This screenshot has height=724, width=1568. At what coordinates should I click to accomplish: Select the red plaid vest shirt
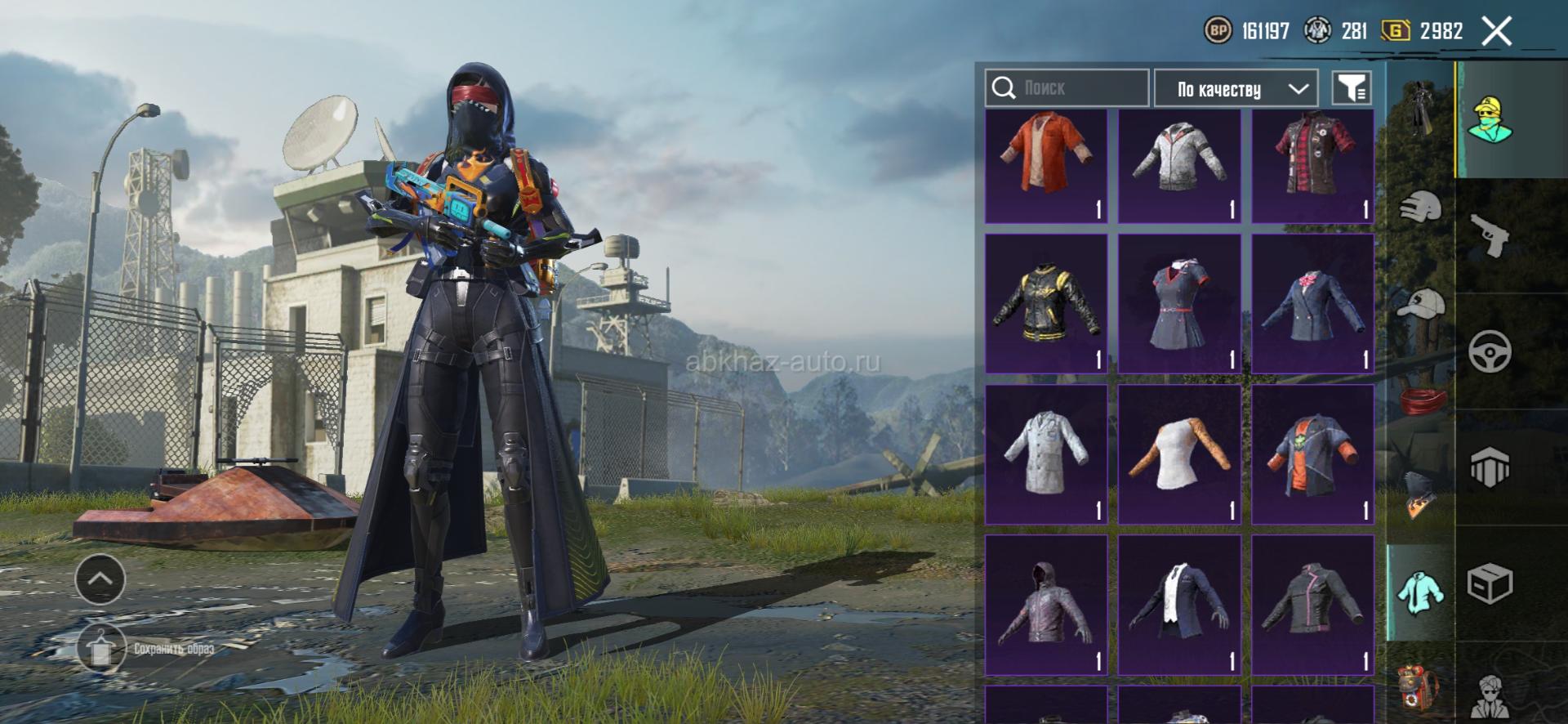(x=1312, y=166)
